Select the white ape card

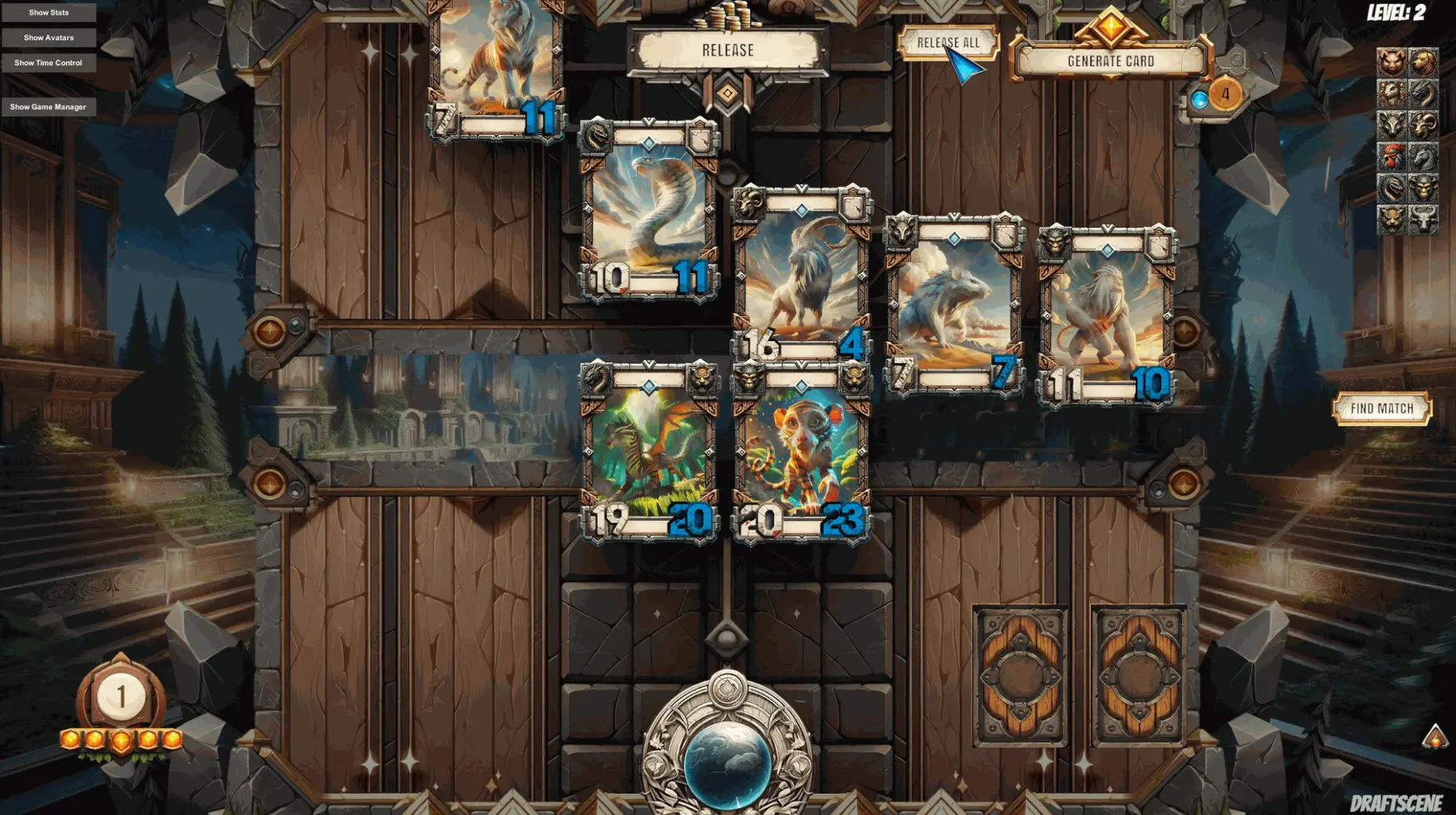(x=1105, y=314)
